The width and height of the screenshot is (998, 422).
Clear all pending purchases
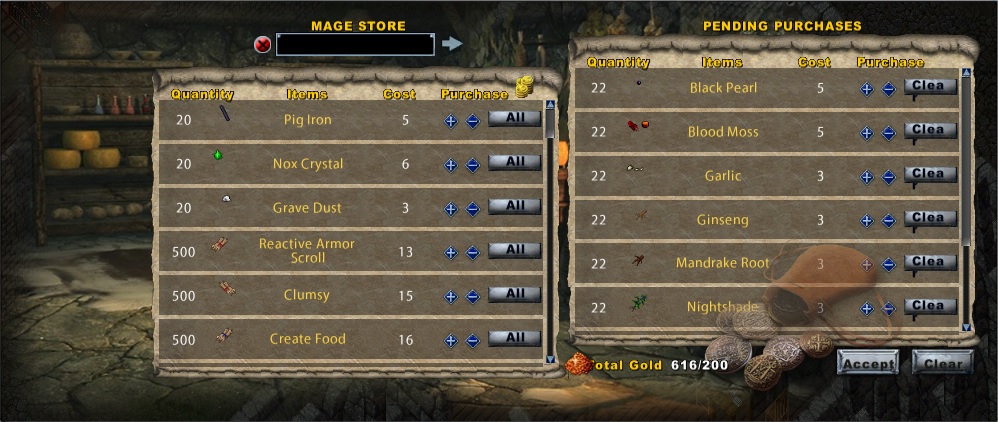[x=942, y=363]
